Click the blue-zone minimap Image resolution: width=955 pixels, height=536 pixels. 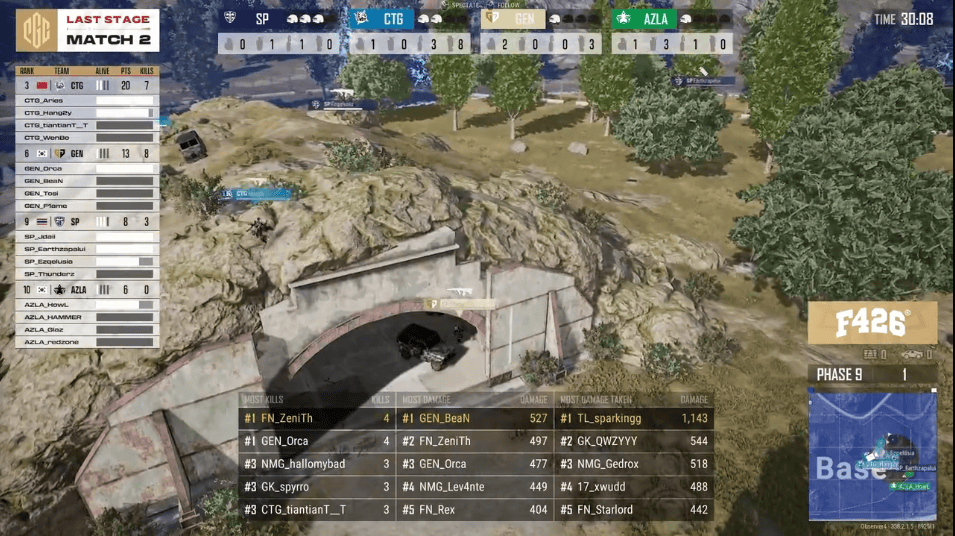872,455
